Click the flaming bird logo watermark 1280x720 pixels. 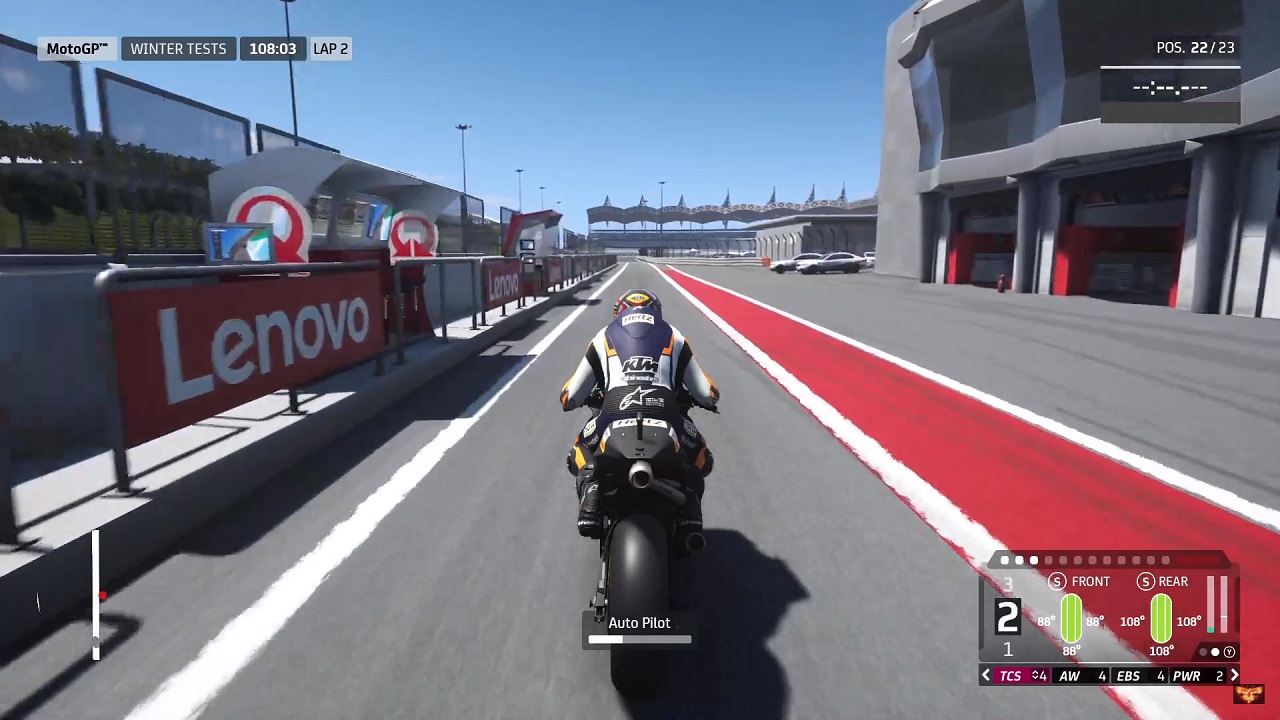1249,695
